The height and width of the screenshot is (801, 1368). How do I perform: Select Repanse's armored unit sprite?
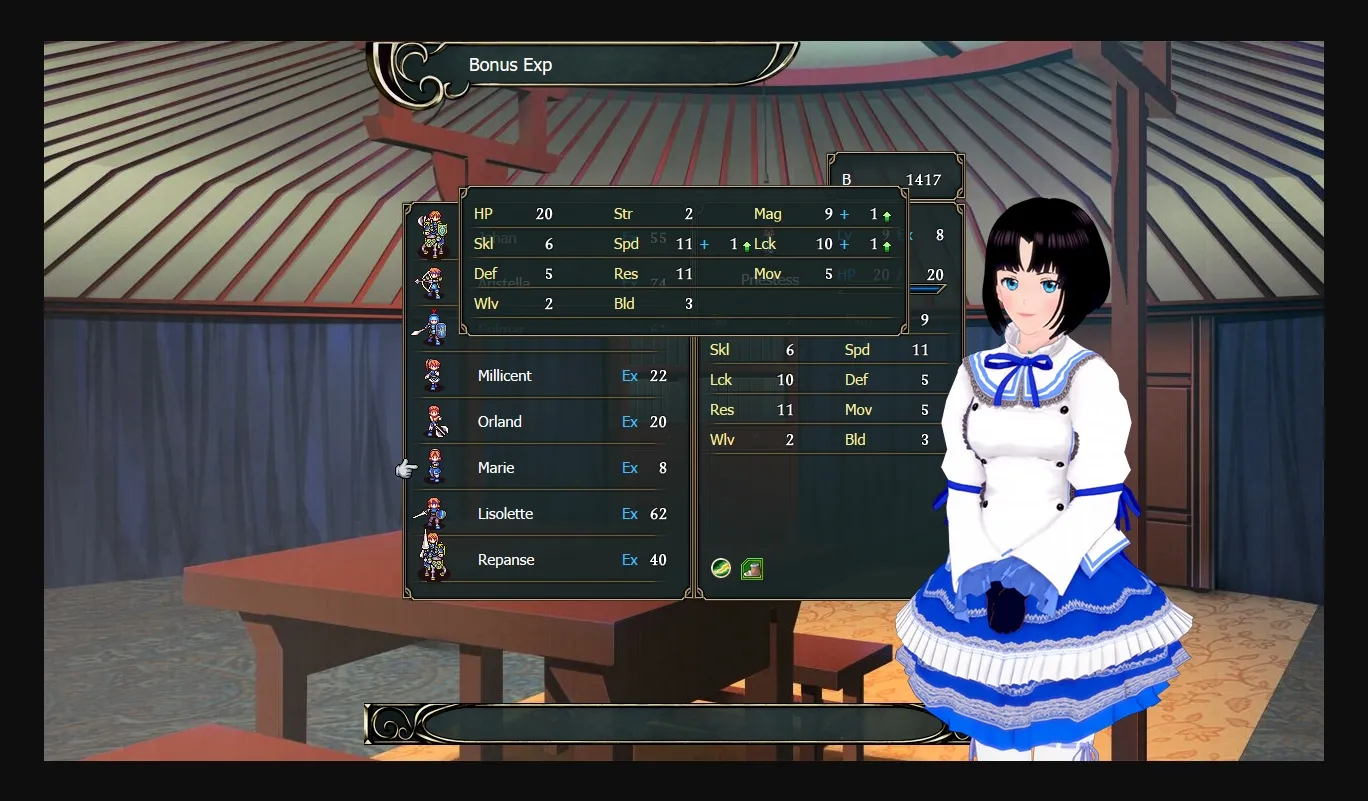coord(433,558)
